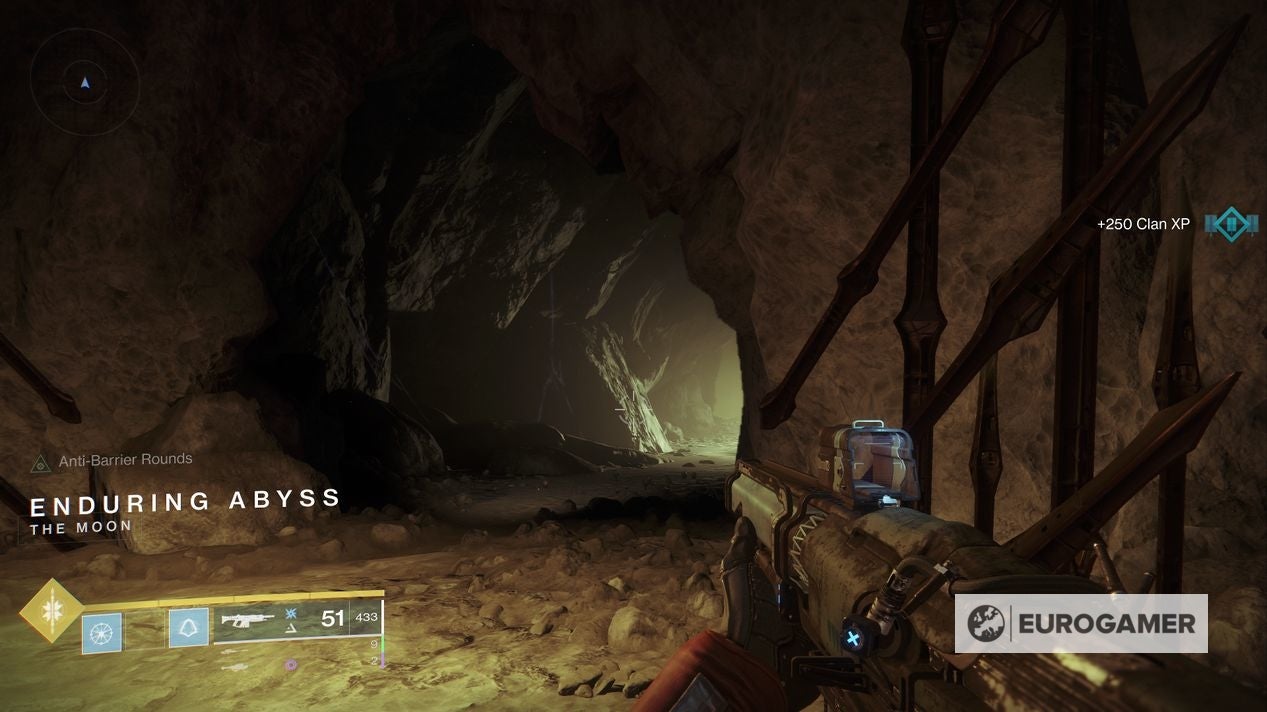The height and width of the screenshot is (712, 1267).
Task: Activate the golden diamond Super ability icon
Action: pos(51,611)
